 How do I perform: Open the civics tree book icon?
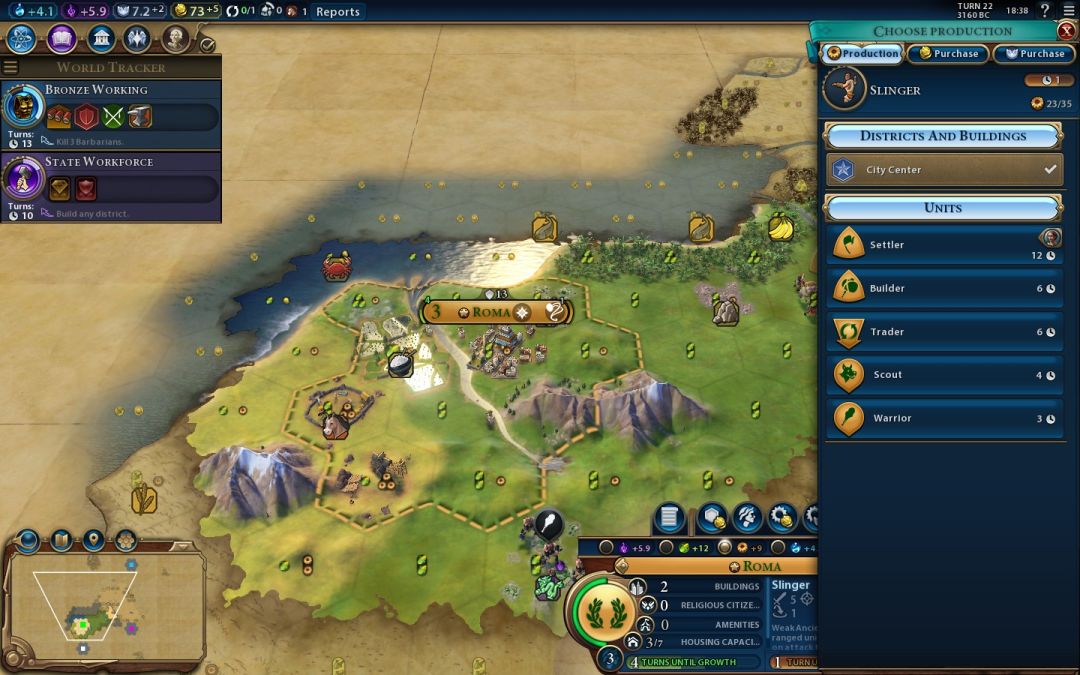pyautogui.click(x=62, y=39)
